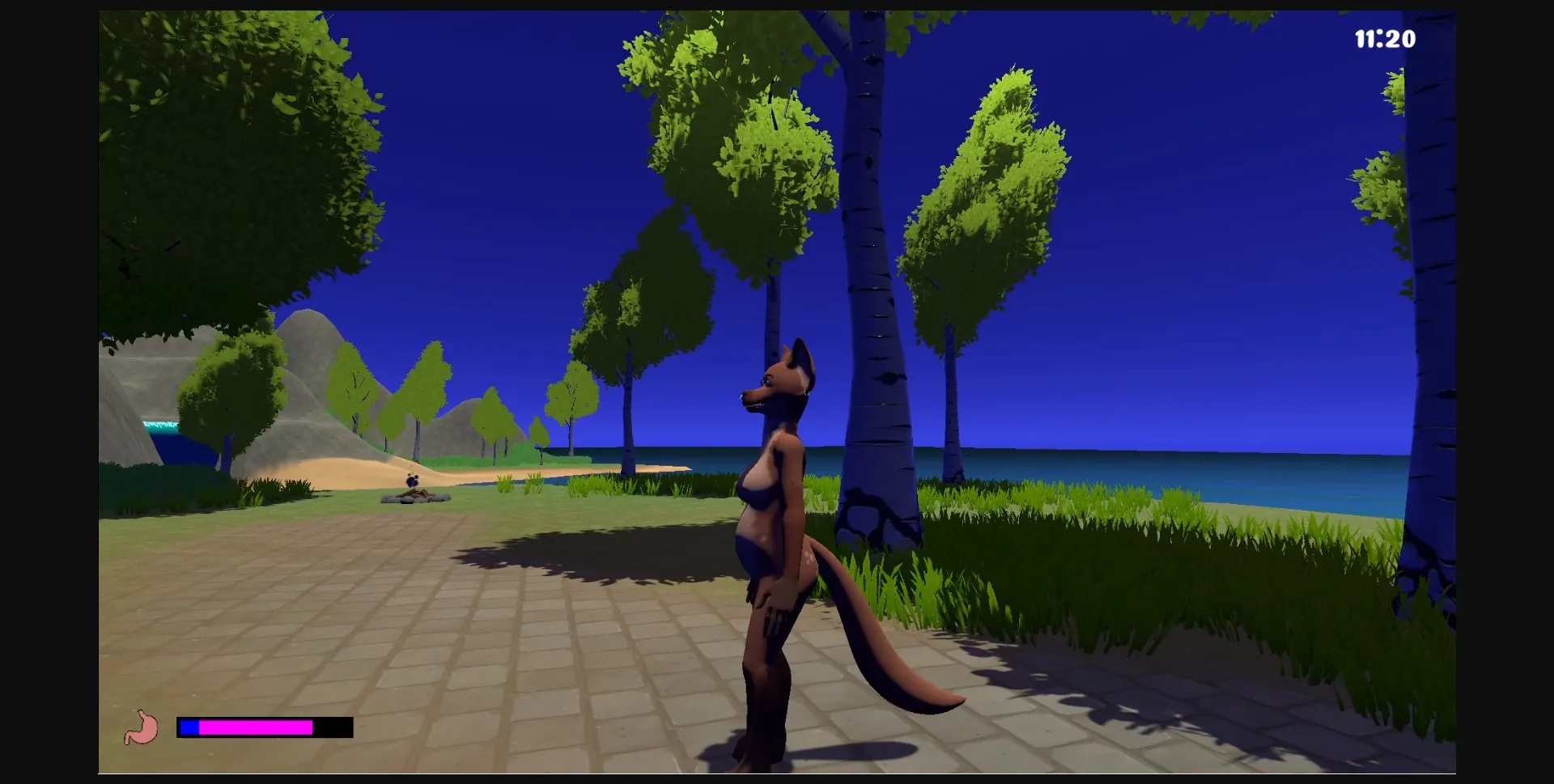The height and width of the screenshot is (784, 1554).
Task: Click the magenta fill of the hunger meter
Action: [x=255, y=728]
